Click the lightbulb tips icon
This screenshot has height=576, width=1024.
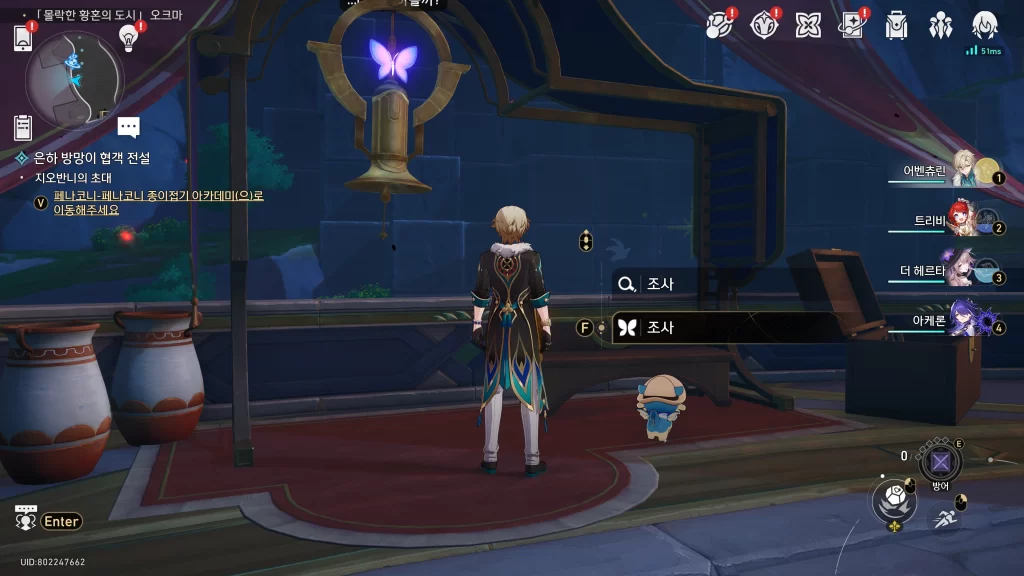click(x=128, y=37)
